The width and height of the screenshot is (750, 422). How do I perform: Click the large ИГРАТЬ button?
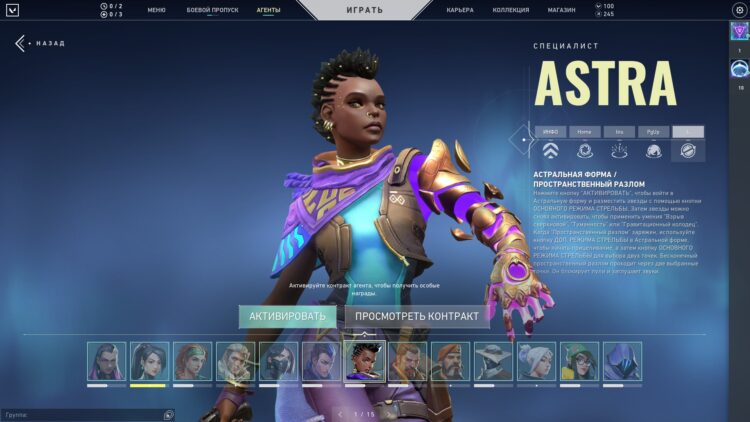click(363, 10)
